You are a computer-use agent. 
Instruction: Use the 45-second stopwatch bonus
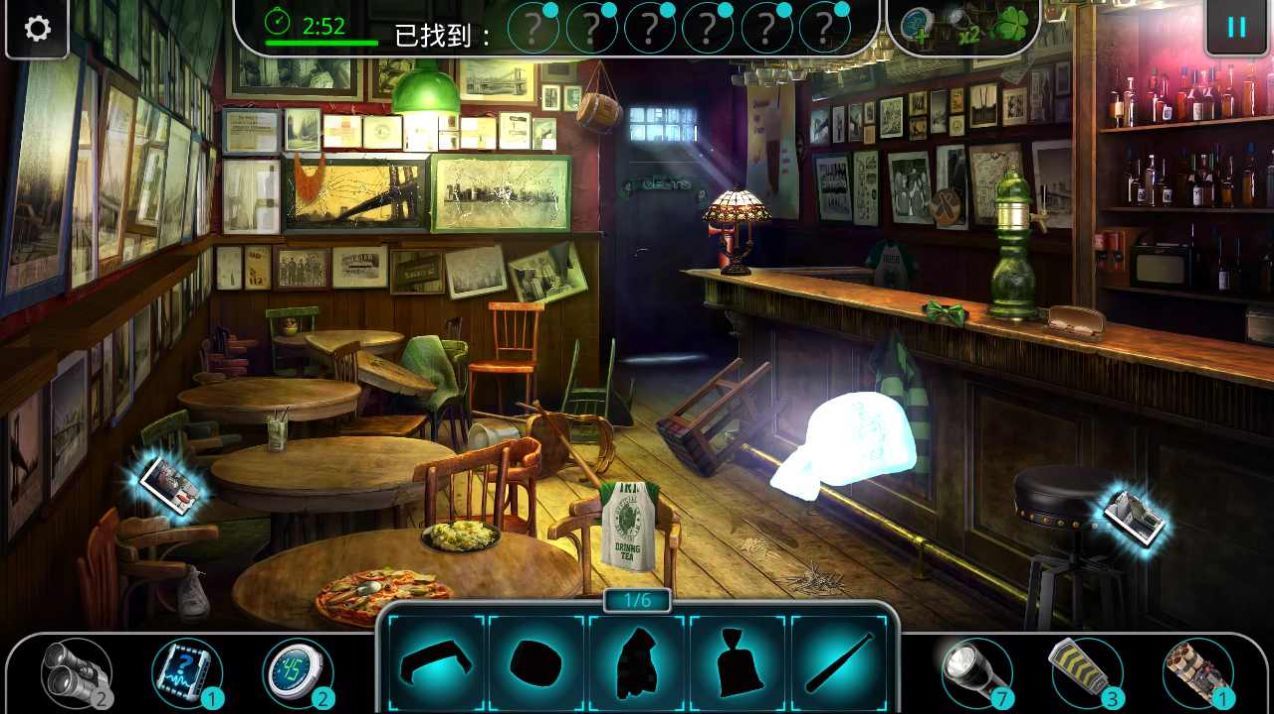[x=297, y=673]
